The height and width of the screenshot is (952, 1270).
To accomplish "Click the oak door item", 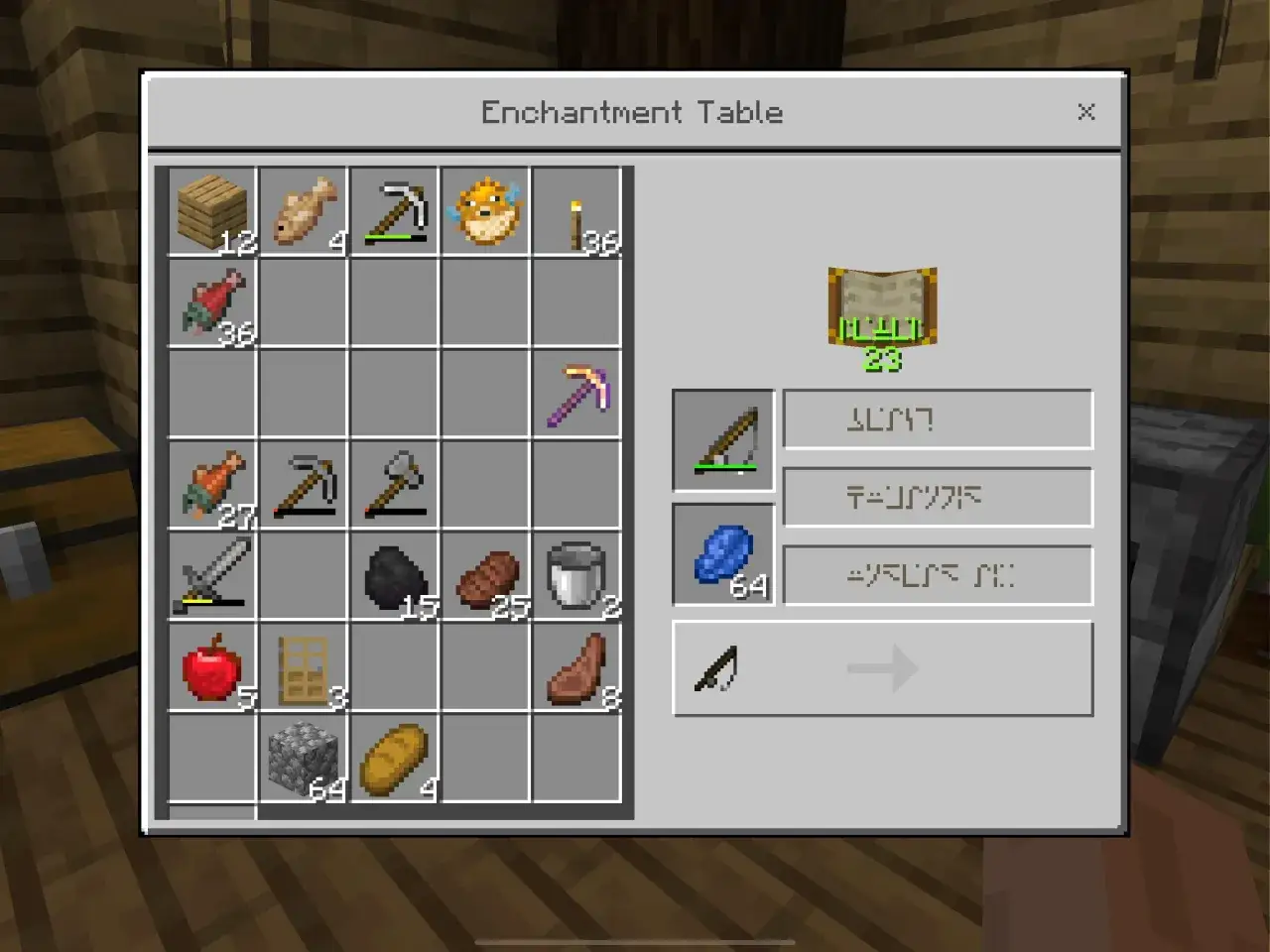I will click(x=304, y=666).
